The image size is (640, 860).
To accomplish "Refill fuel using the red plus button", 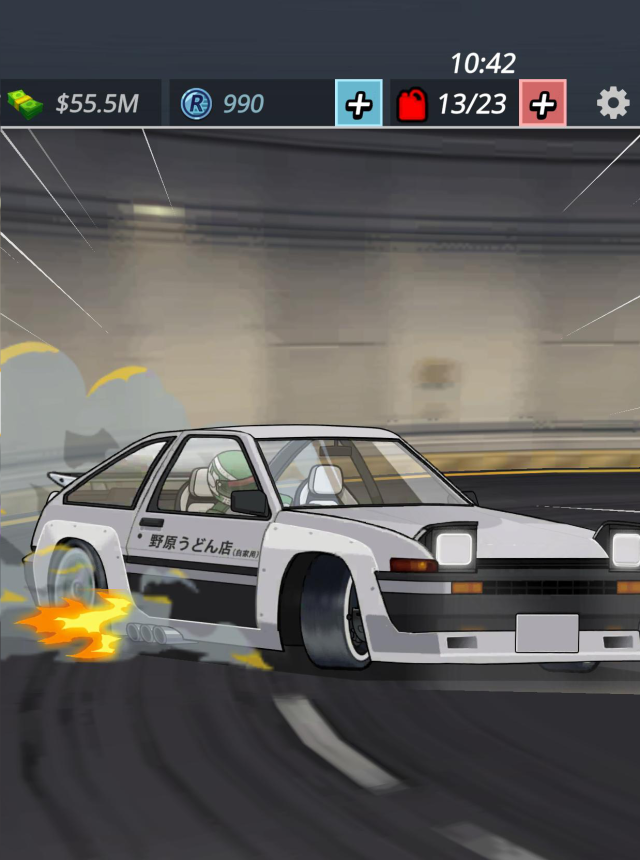I will pyautogui.click(x=543, y=103).
